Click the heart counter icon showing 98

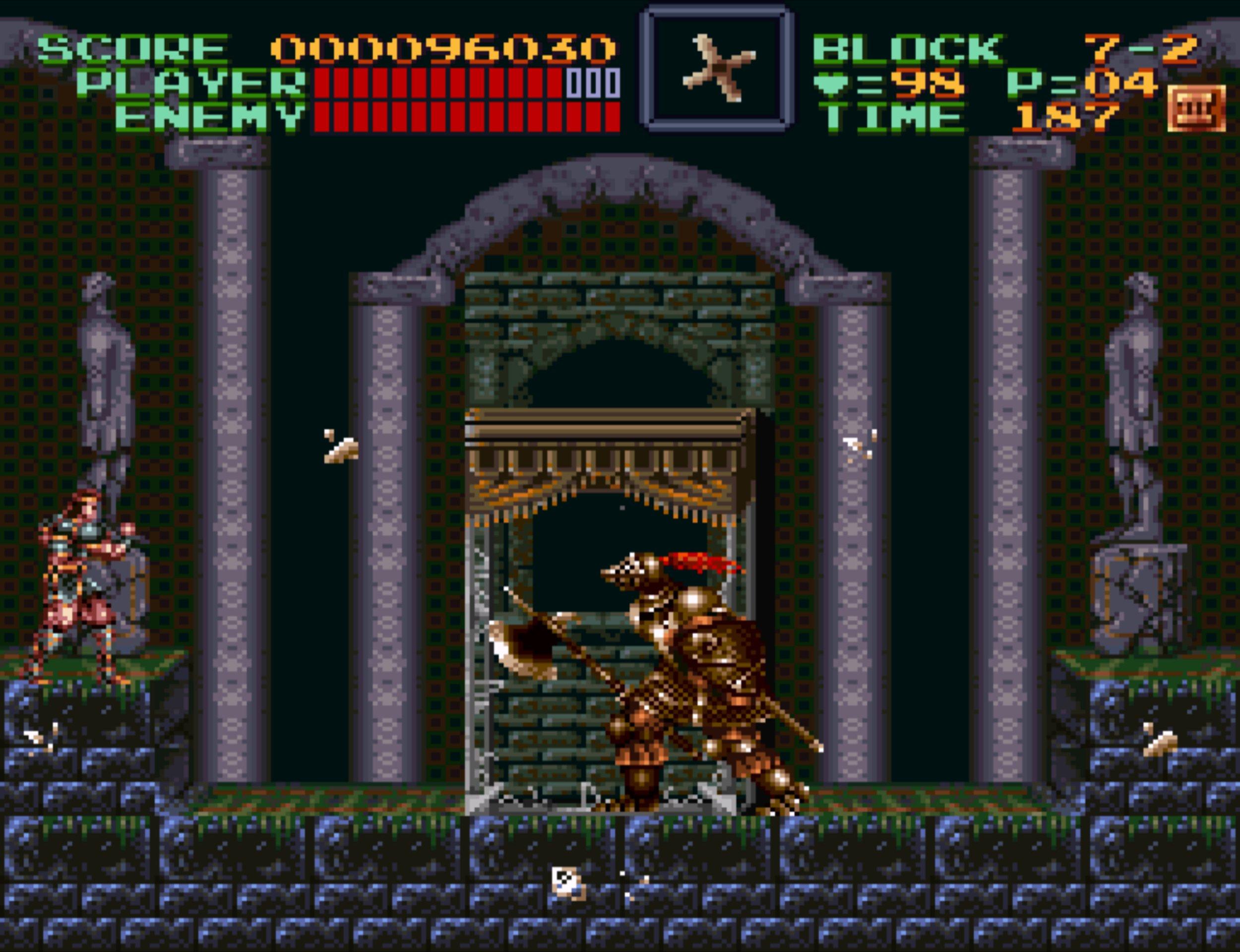(830, 83)
